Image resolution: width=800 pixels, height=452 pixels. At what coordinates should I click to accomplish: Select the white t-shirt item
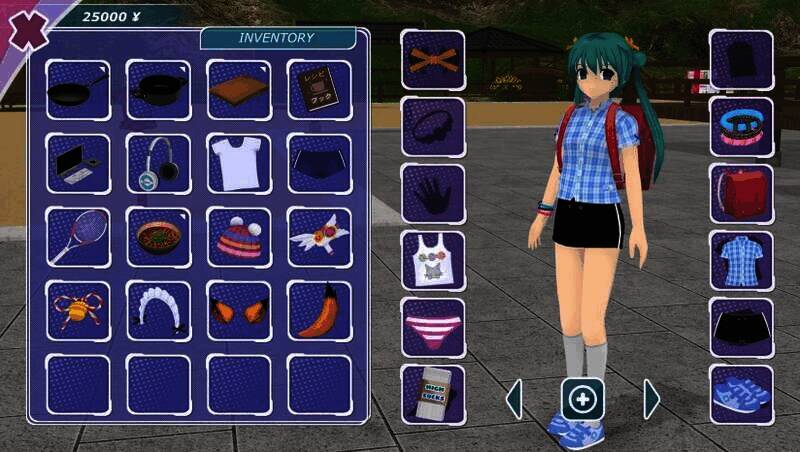(x=239, y=163)
